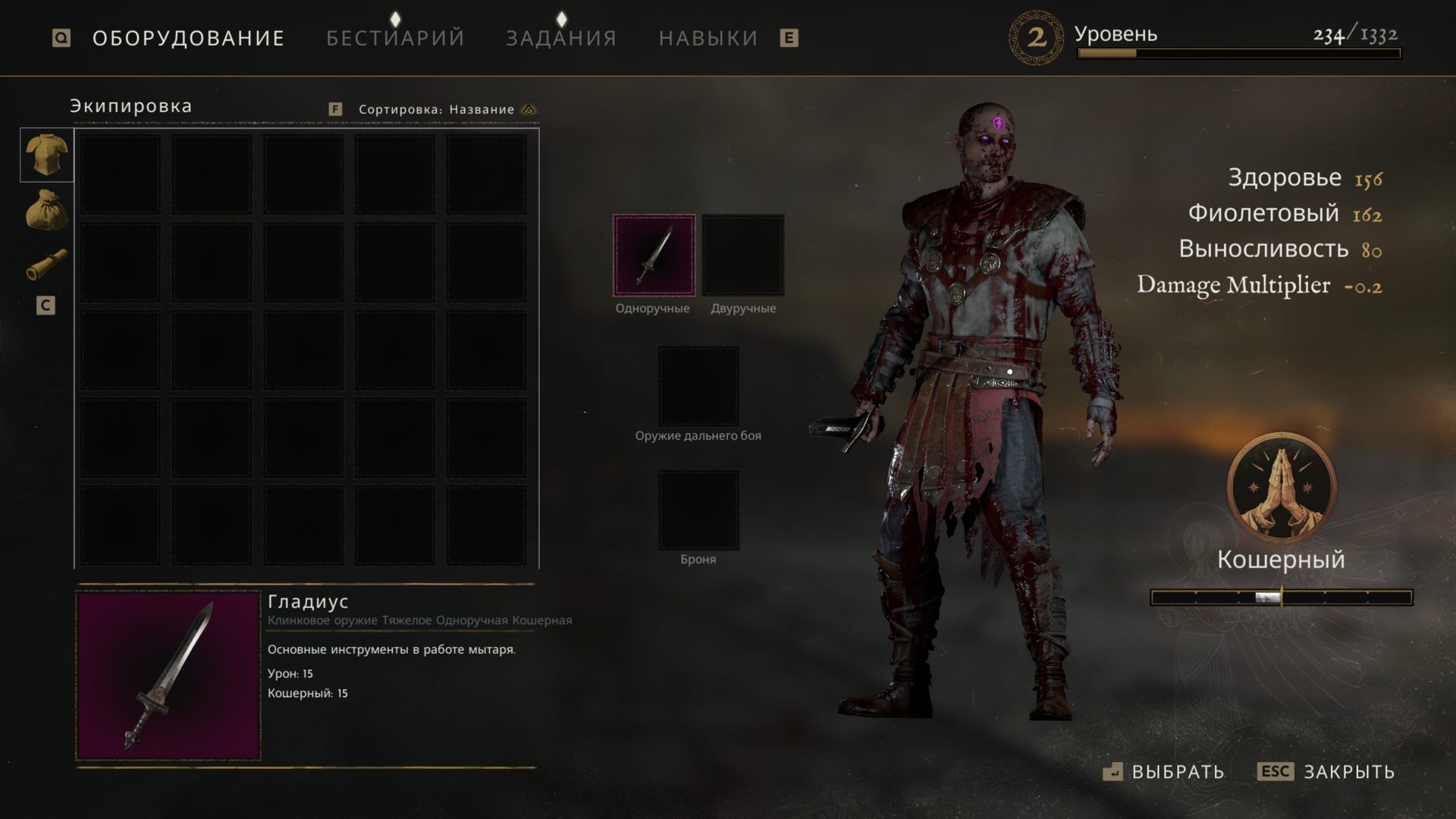Open the Задания tab
Screen dimensions: 1456x819
pos(561,38)
